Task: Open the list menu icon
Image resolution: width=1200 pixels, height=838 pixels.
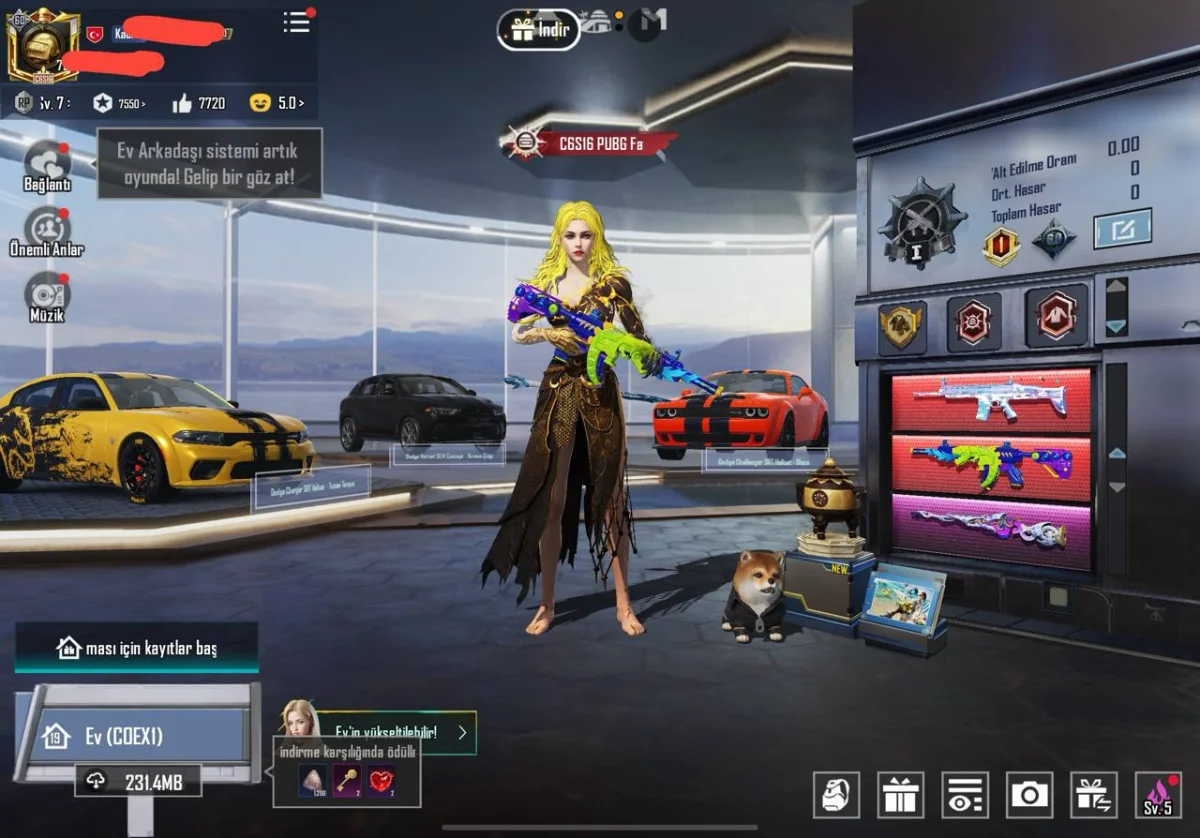Action: (296, 22)
